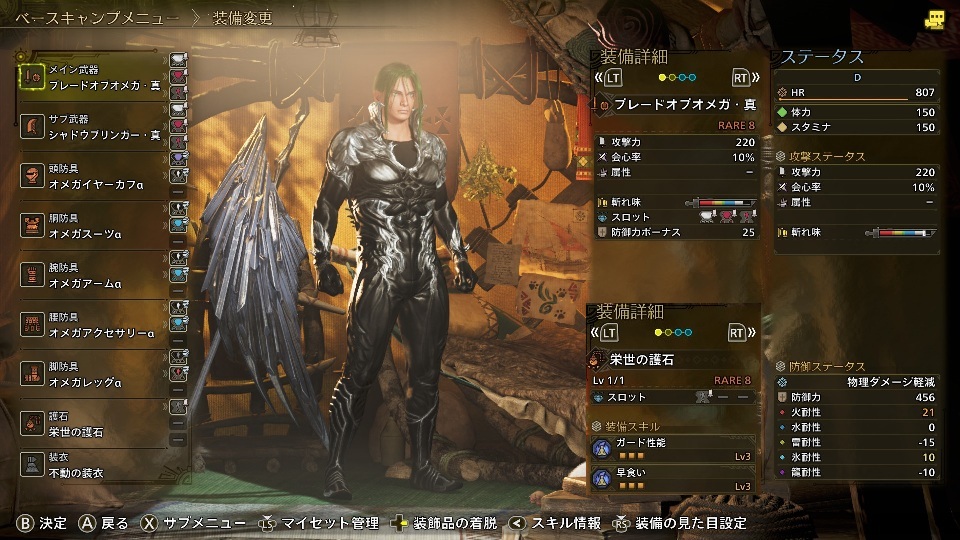Select the main weapon ブレードオブオメガ・真 slot
The height and width of the screenshot is (540, 960).
(93, 77)
